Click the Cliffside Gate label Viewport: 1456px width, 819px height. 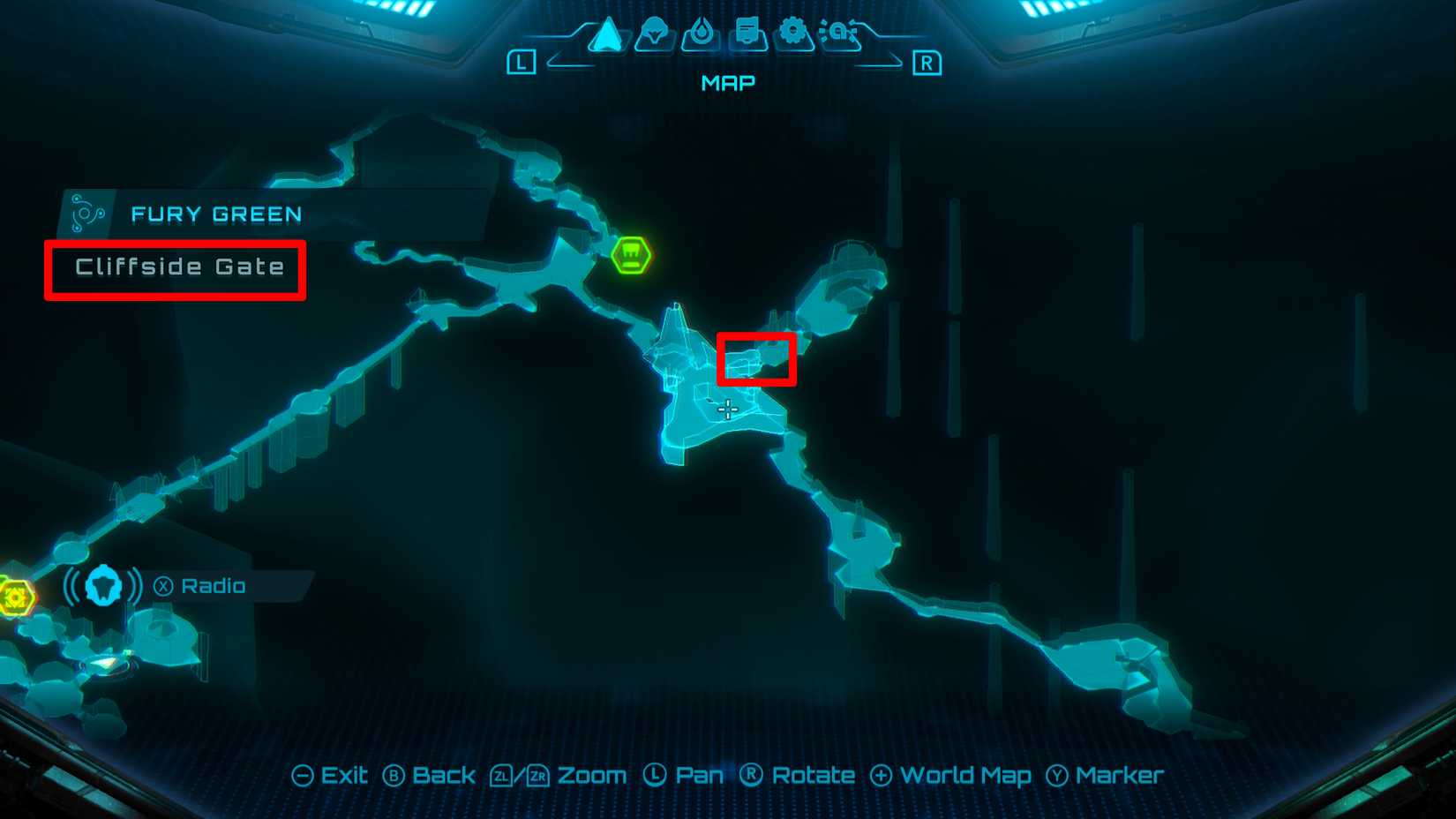coord(183,267)
